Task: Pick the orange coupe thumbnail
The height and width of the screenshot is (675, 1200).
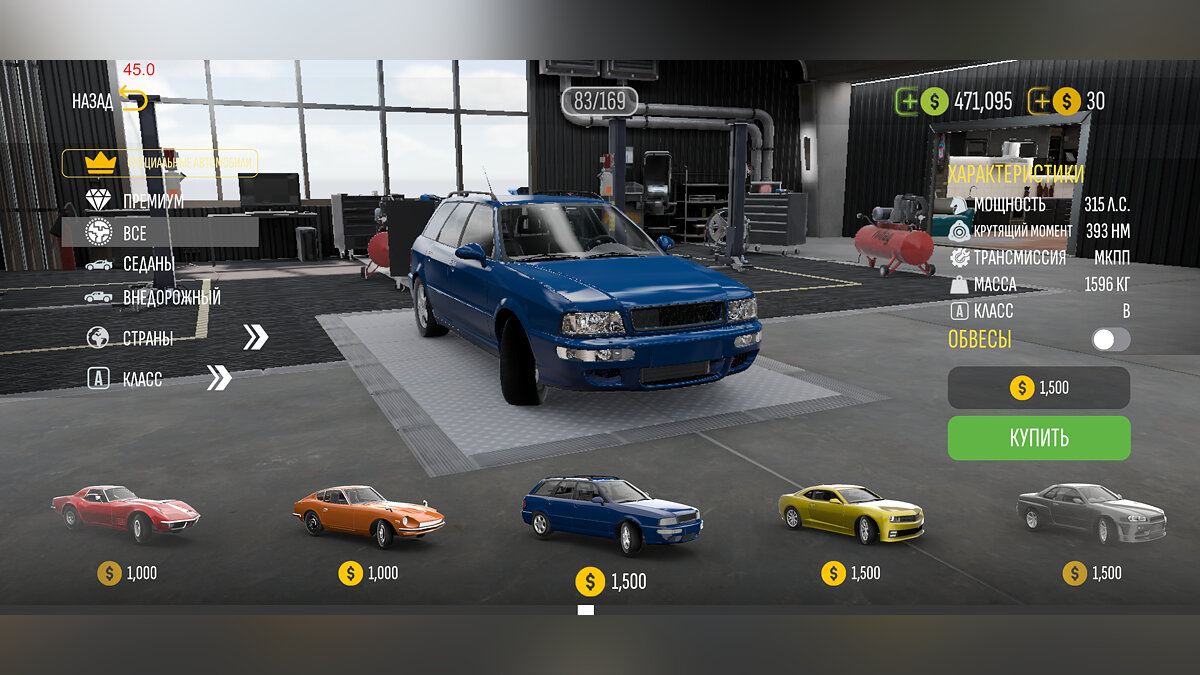Action: 368,514
